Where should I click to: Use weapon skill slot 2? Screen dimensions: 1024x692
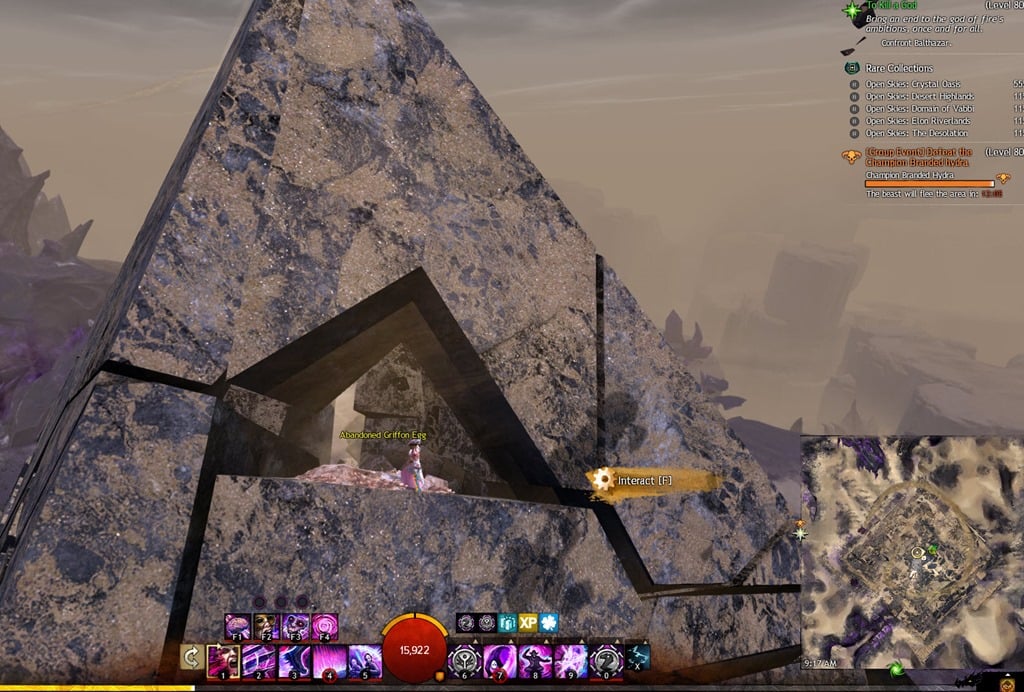(258, 661)
